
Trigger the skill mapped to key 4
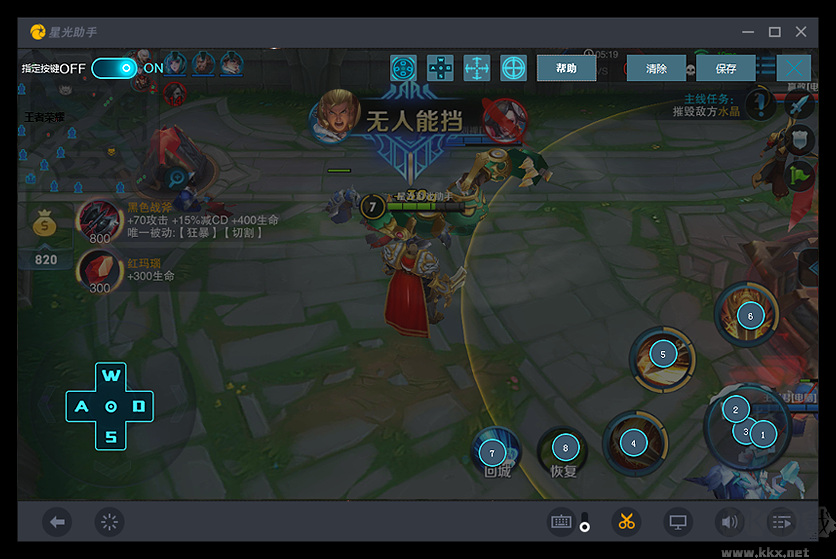pos(633,442)
